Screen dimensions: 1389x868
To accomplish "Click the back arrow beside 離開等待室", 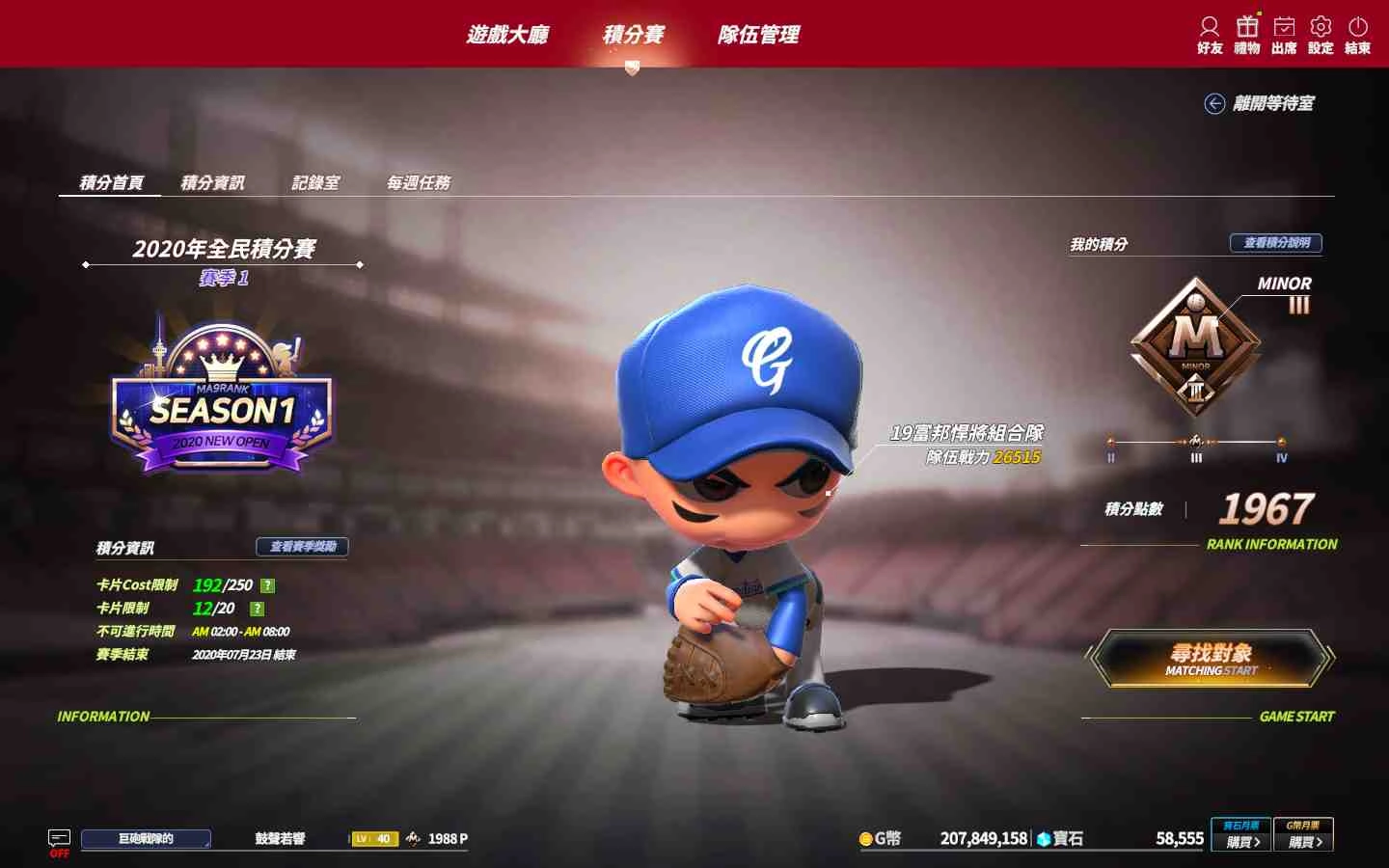I will (1213, 103).
